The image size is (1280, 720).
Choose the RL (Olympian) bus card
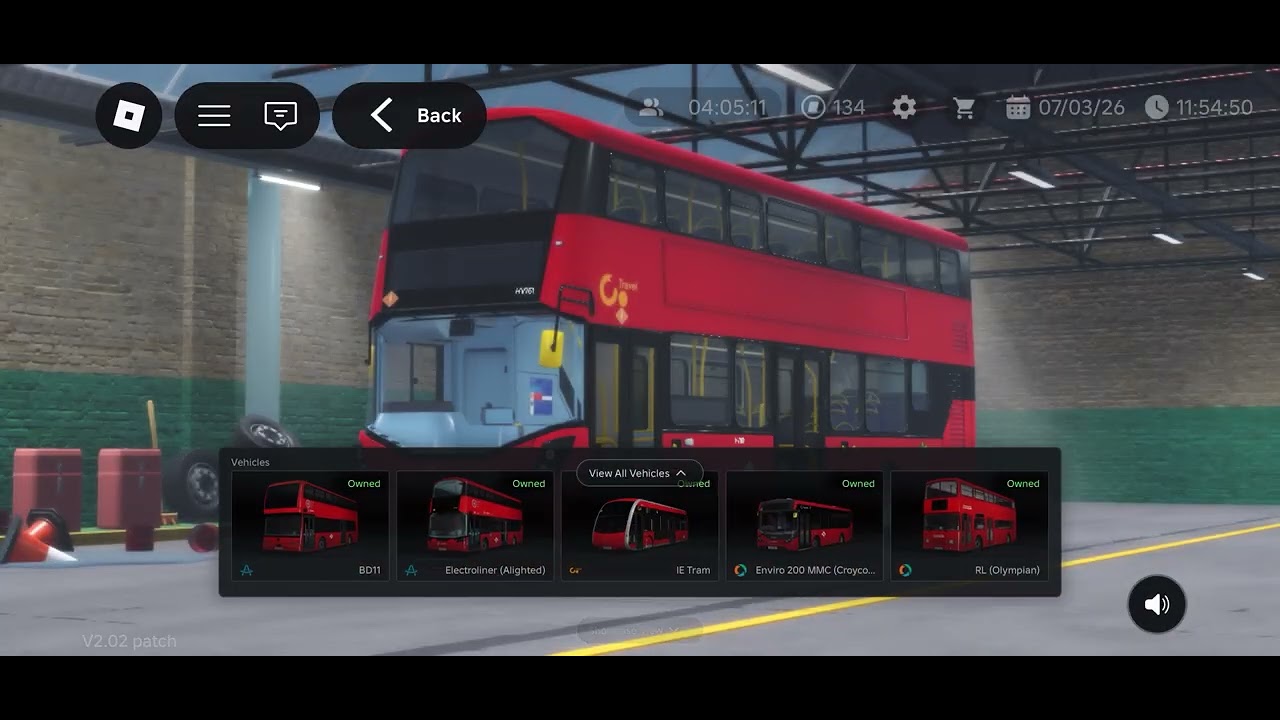(x=969, y=527)
